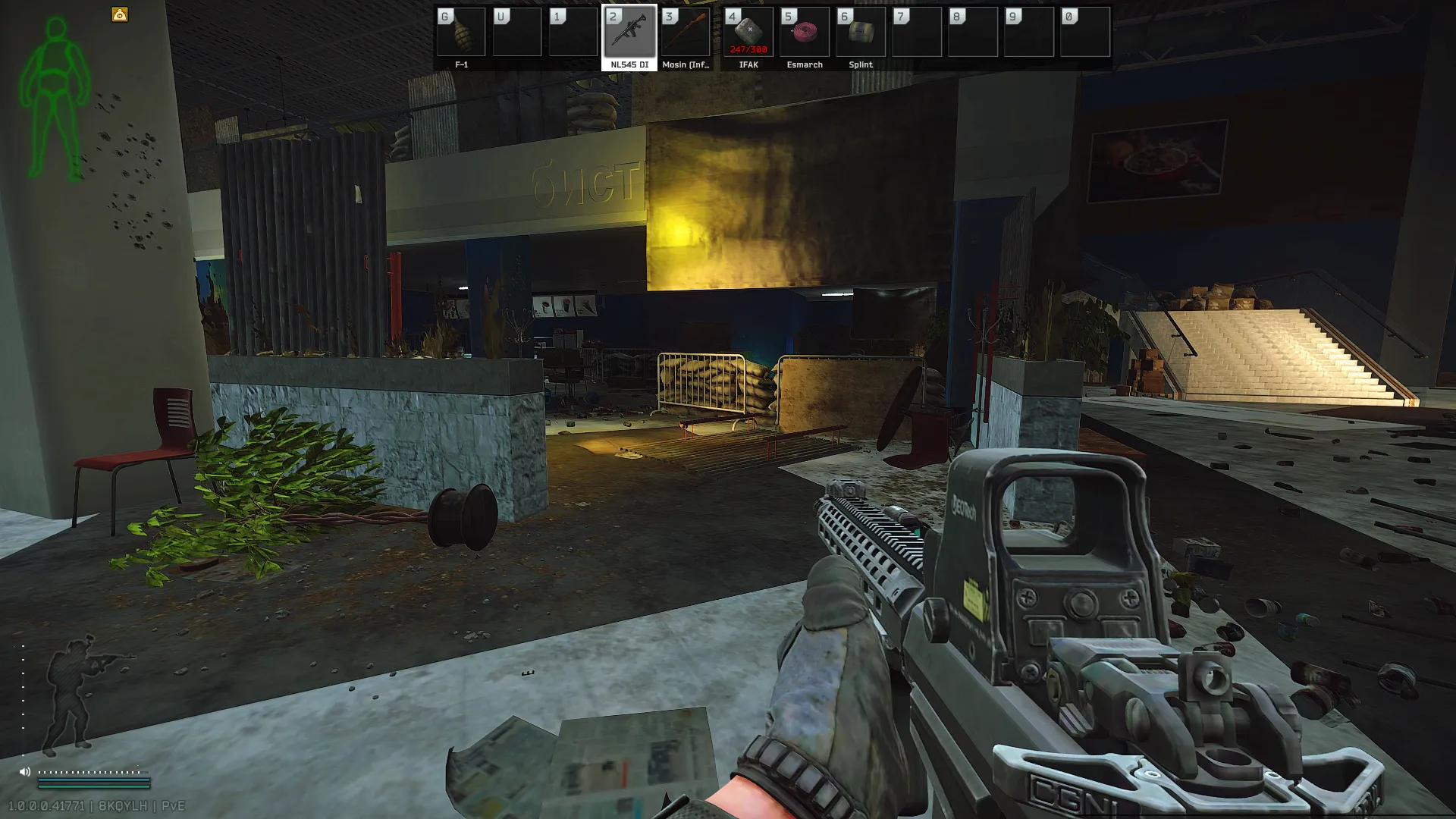Equip the NL545 DI rifle slot
1456x819 pixels.
click(629, 33)
